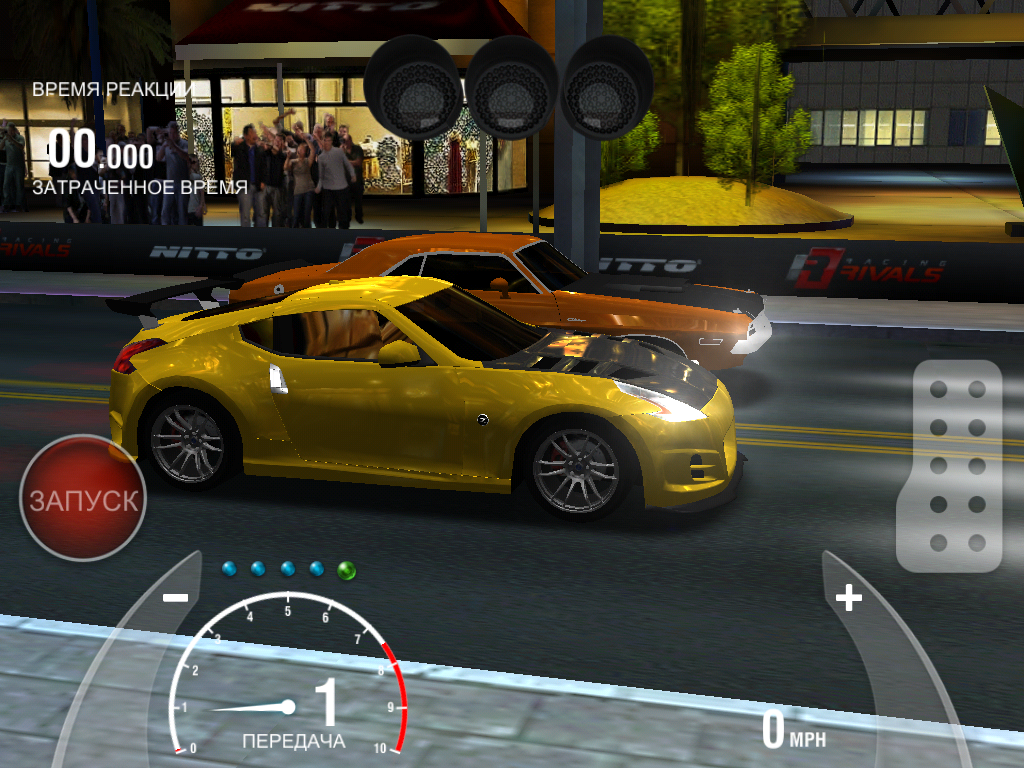Shift down with the minus paddle
This screenshot has width=1024, height=768.
pyautogui.click(x=175, y=598)
